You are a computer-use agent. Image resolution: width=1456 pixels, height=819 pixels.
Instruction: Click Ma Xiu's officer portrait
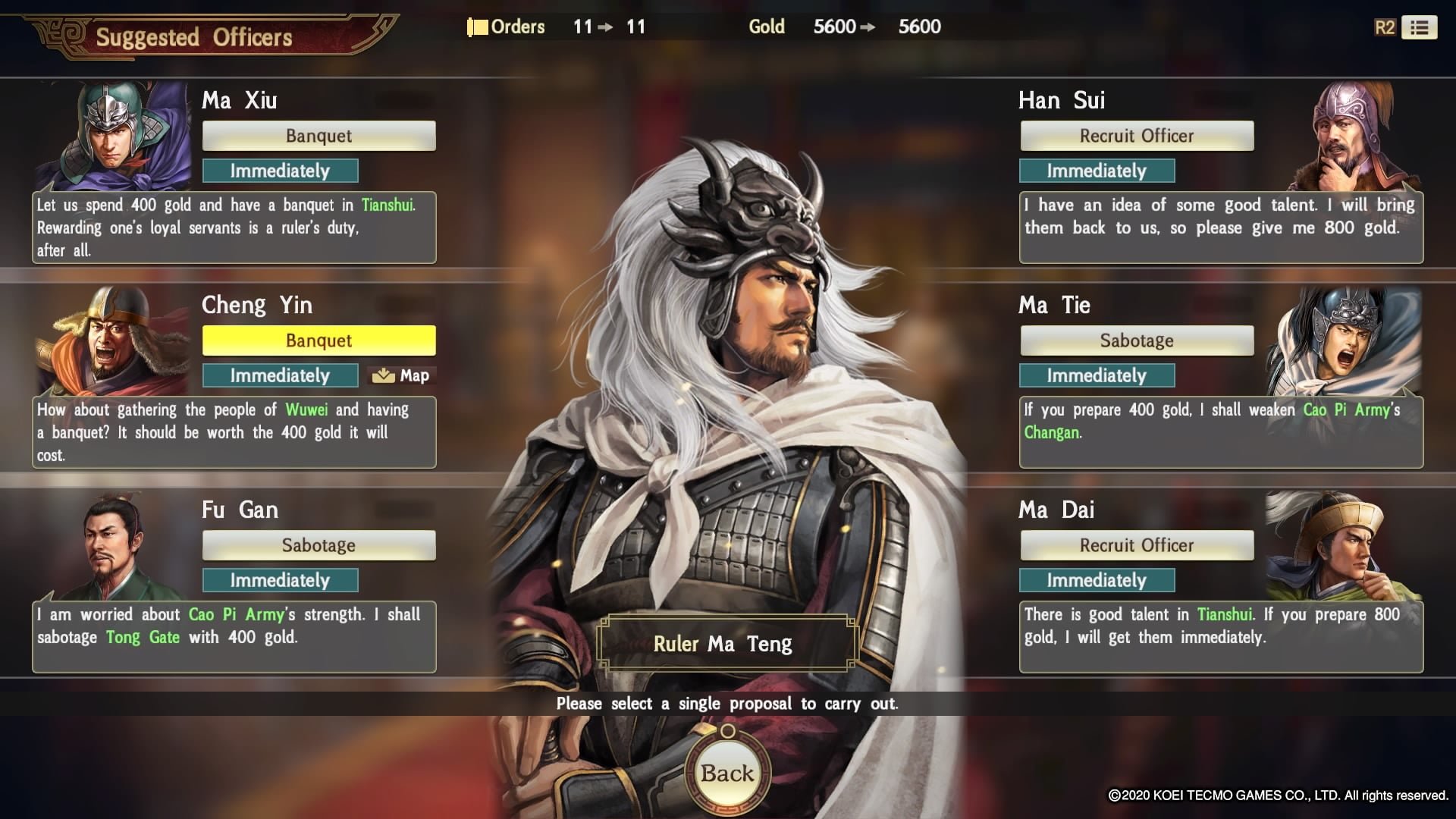coord(114,135)
